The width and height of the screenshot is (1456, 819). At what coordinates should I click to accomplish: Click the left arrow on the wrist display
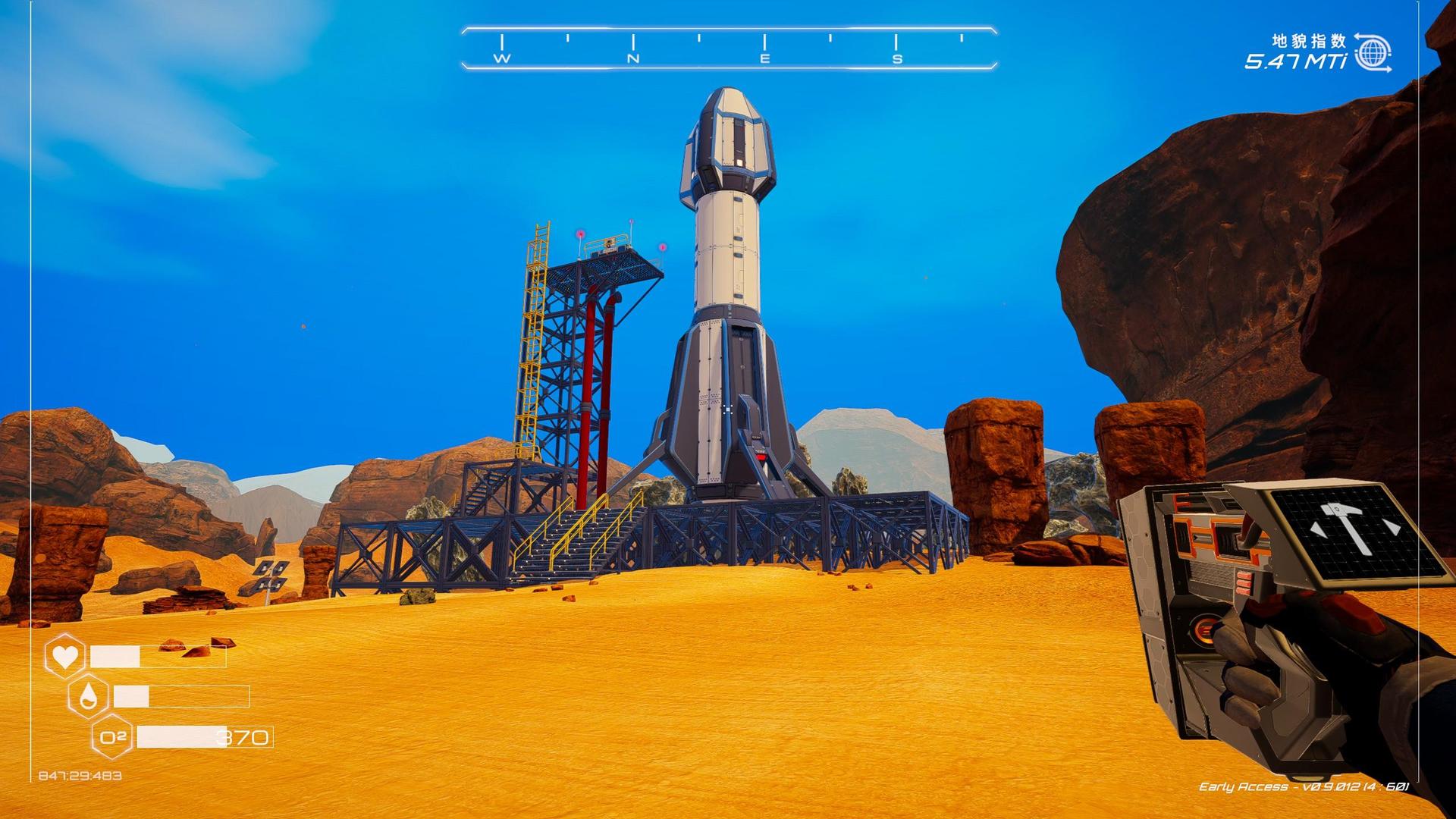pos(1317,529)
